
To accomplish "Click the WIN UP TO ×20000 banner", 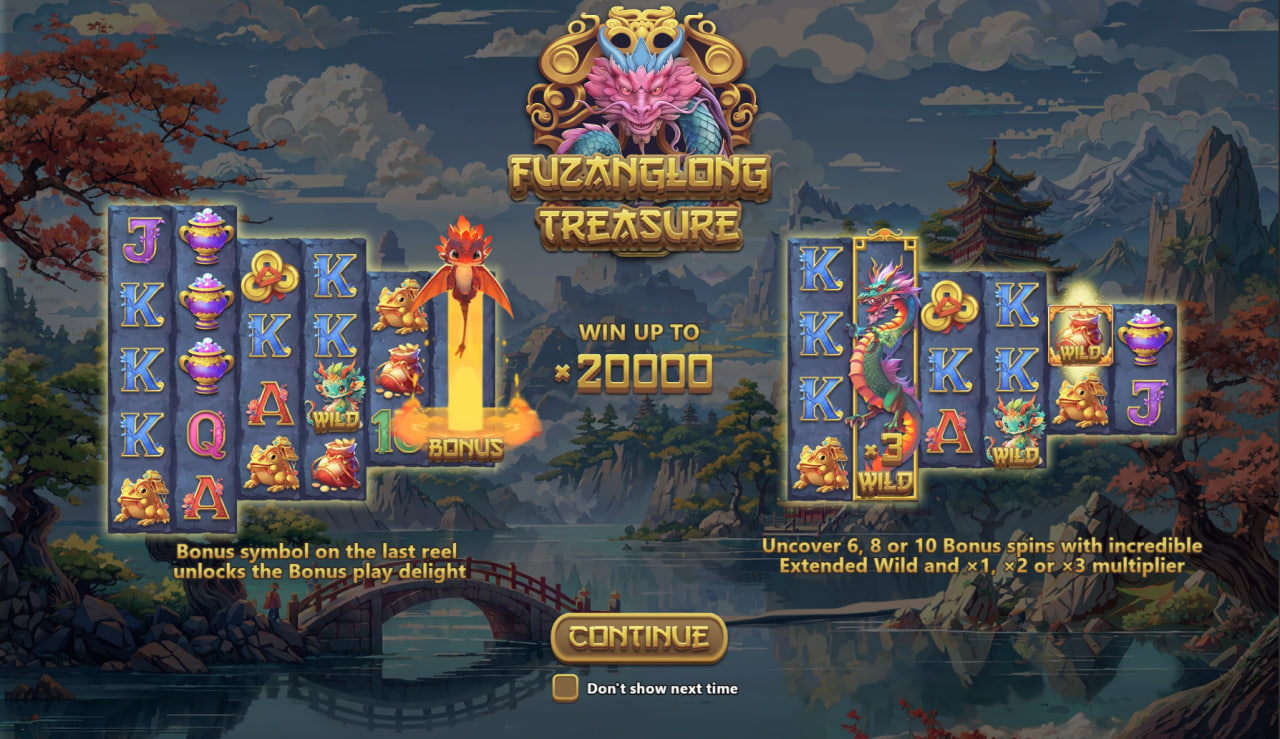I will point(639,352).
